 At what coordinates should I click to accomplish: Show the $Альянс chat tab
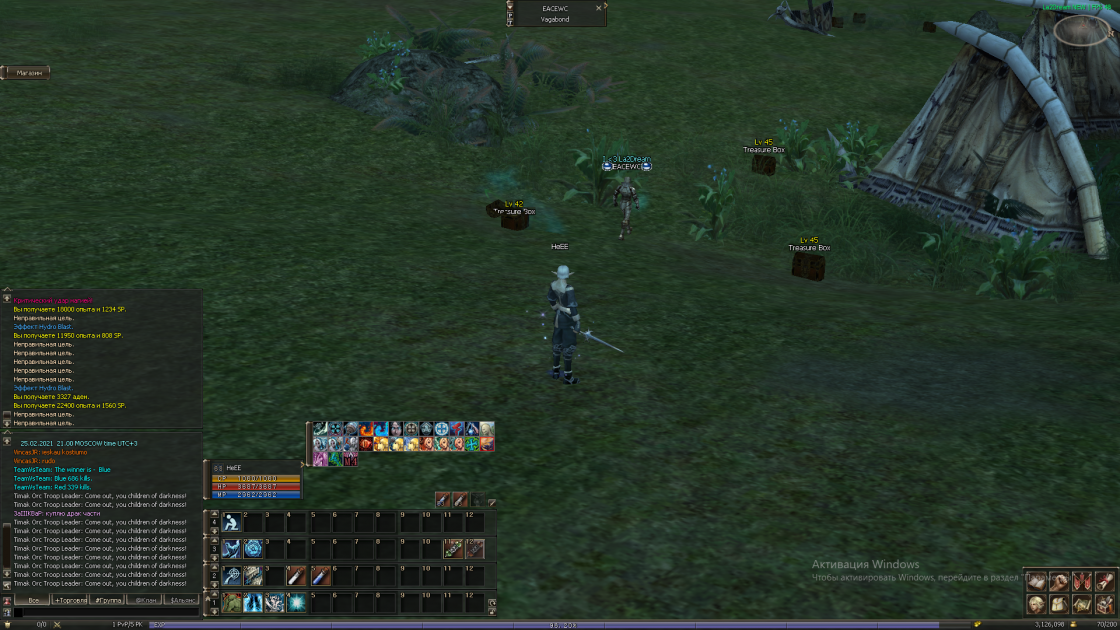[183, 600]
